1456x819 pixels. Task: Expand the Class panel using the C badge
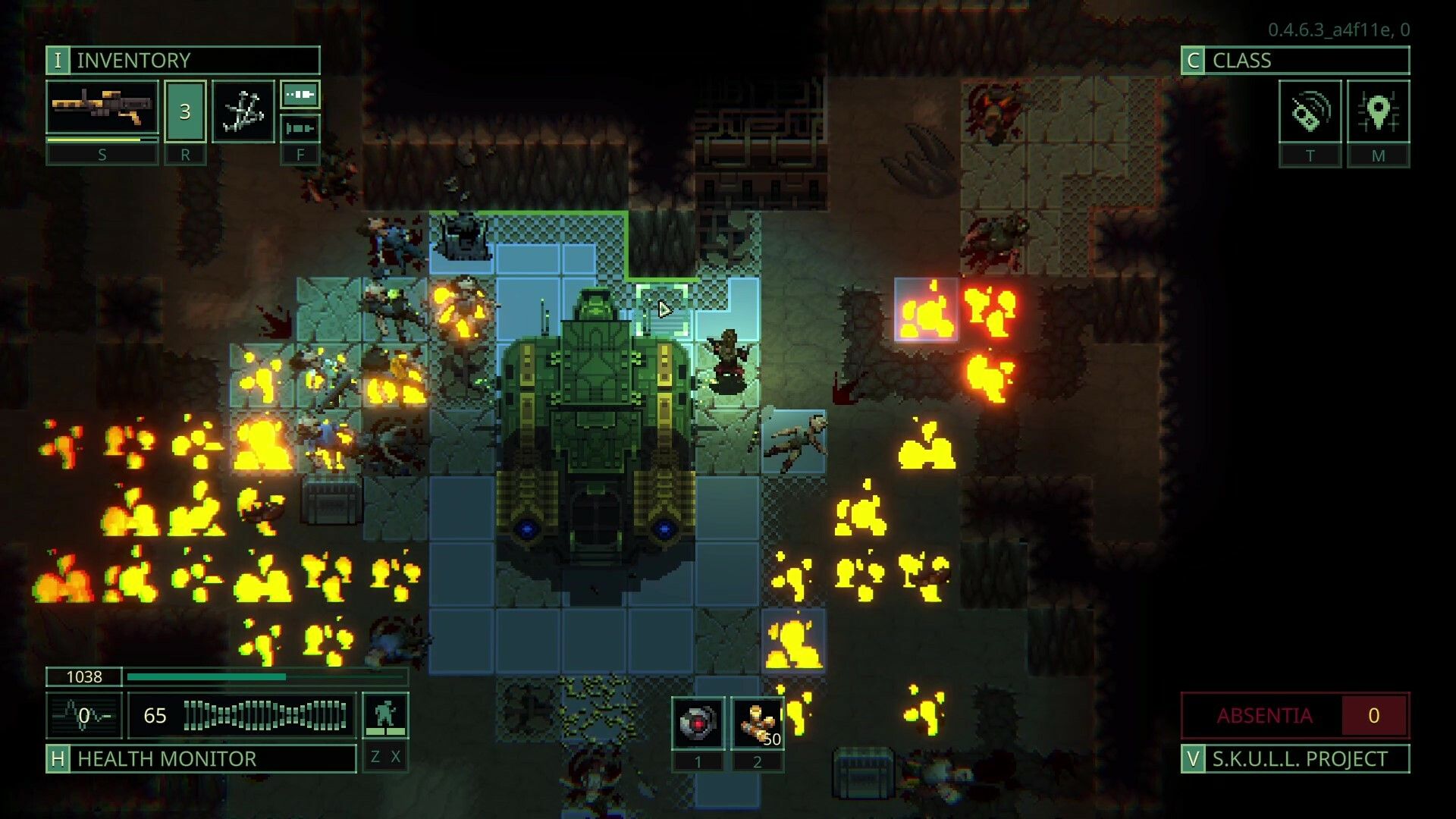pyautogui.click(x=1194, y=60)
